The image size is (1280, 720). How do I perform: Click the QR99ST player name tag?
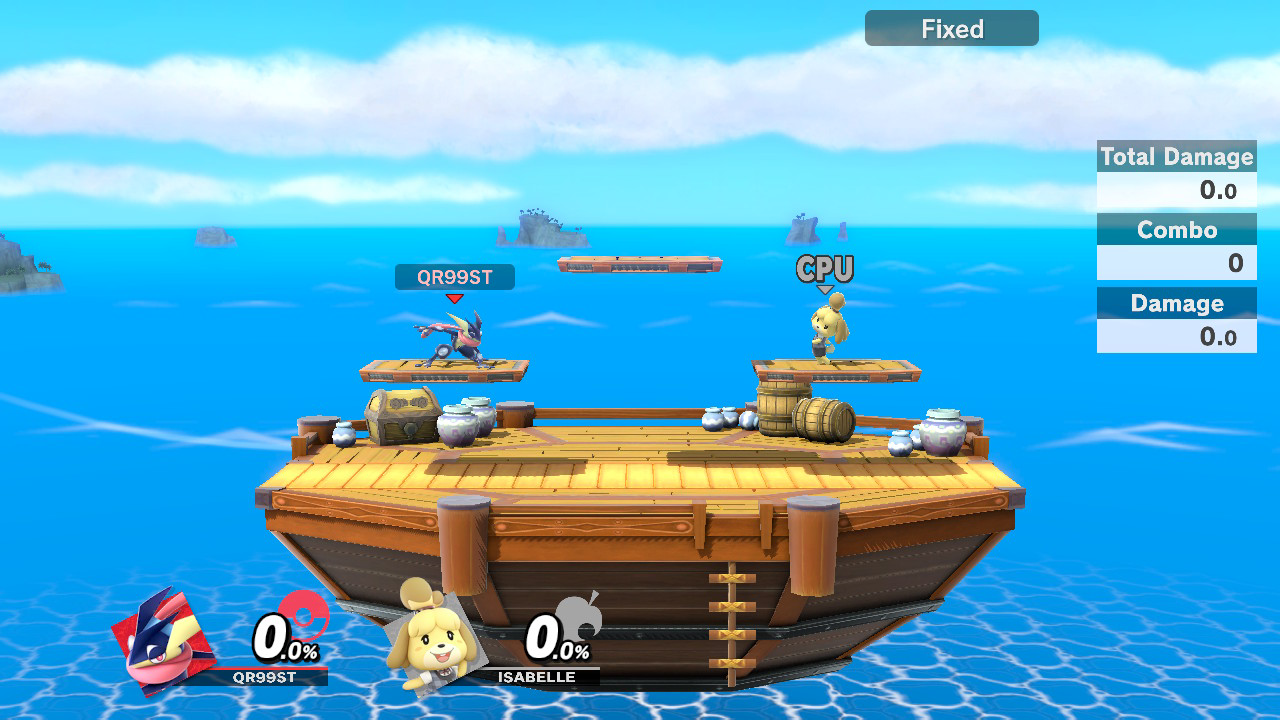point(455,277)
